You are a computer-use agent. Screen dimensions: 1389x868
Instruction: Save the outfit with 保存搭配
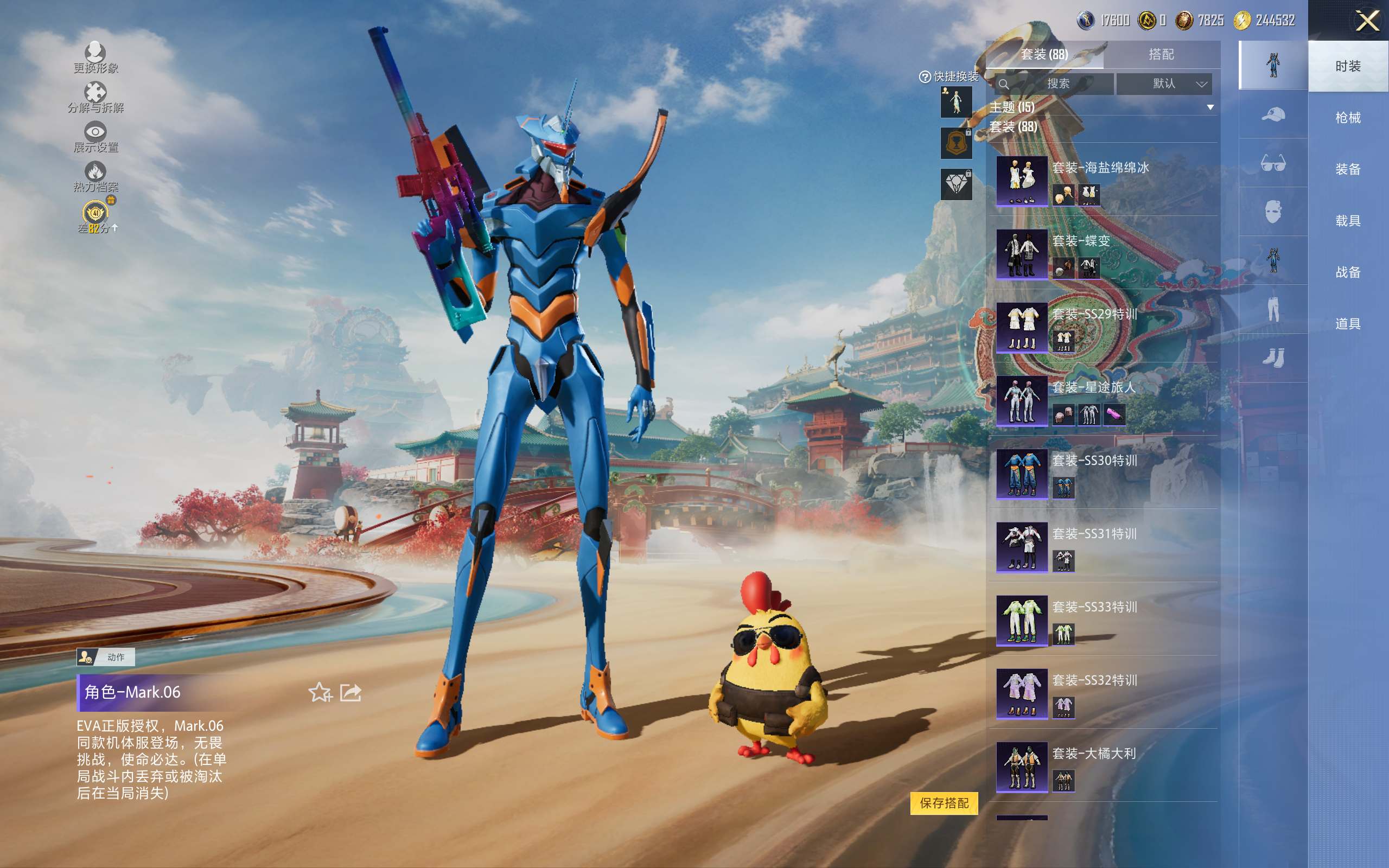click(944, 802)
